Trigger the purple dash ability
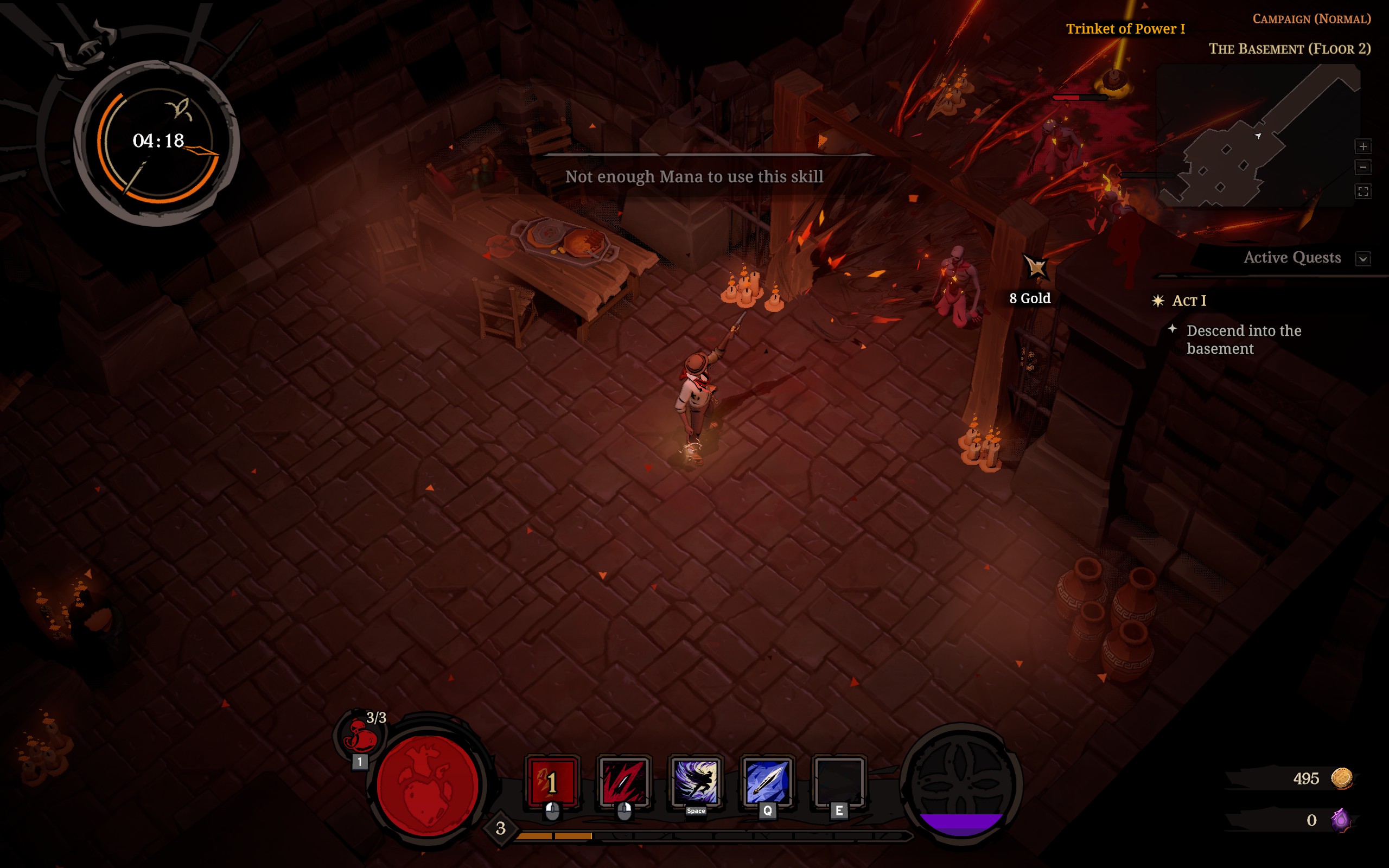Image resolution: width=1389 pixels, height=868 pixels. [696, 781]
